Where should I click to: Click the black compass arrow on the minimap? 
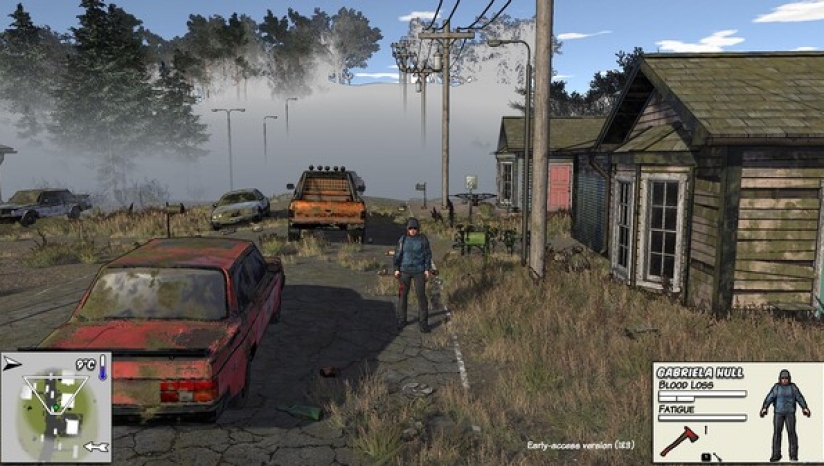pyautogui.click(x=11, y=366)
